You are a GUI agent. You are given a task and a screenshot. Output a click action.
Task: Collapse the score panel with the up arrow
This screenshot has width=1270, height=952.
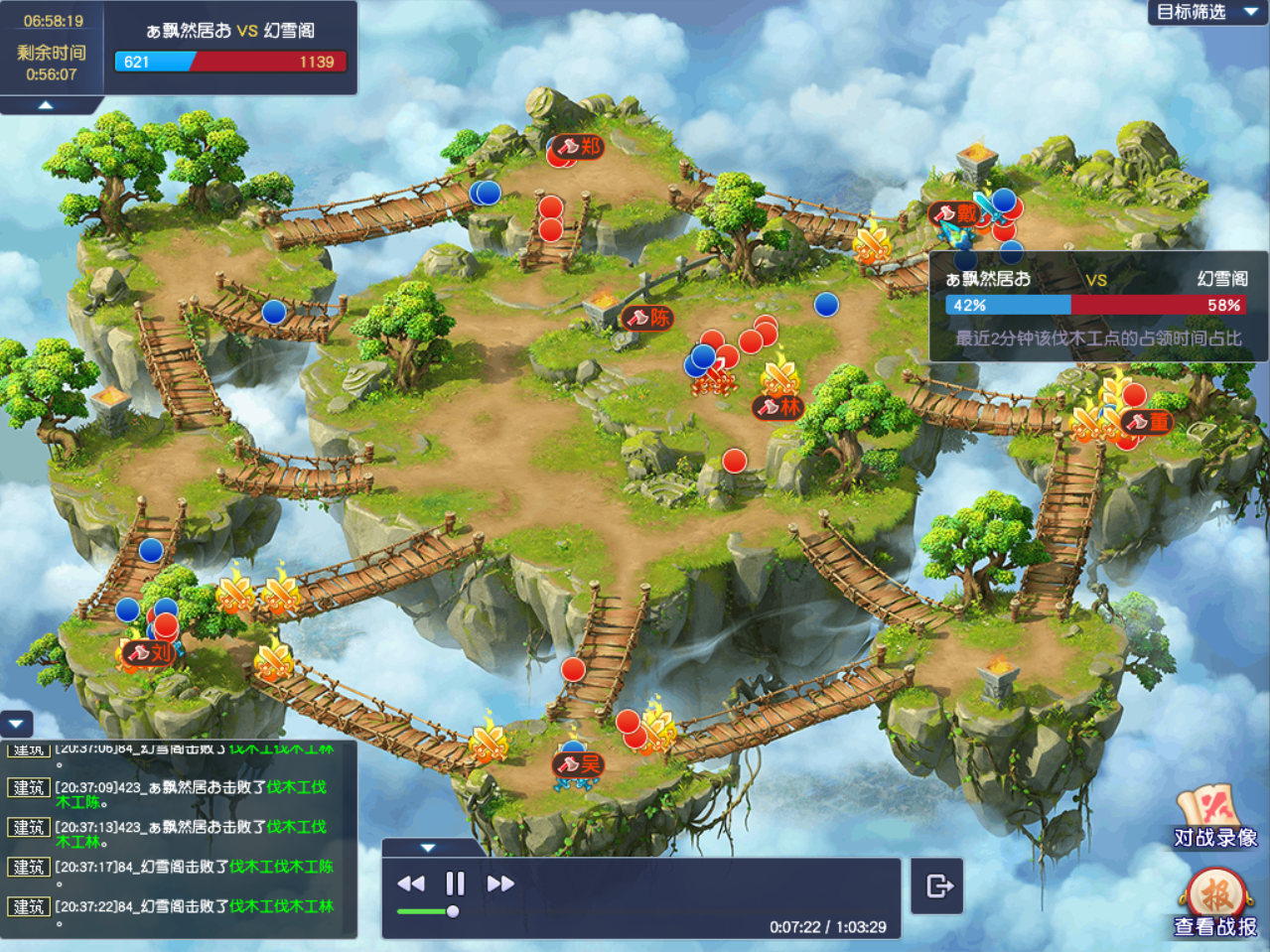[x=46, y=104]
